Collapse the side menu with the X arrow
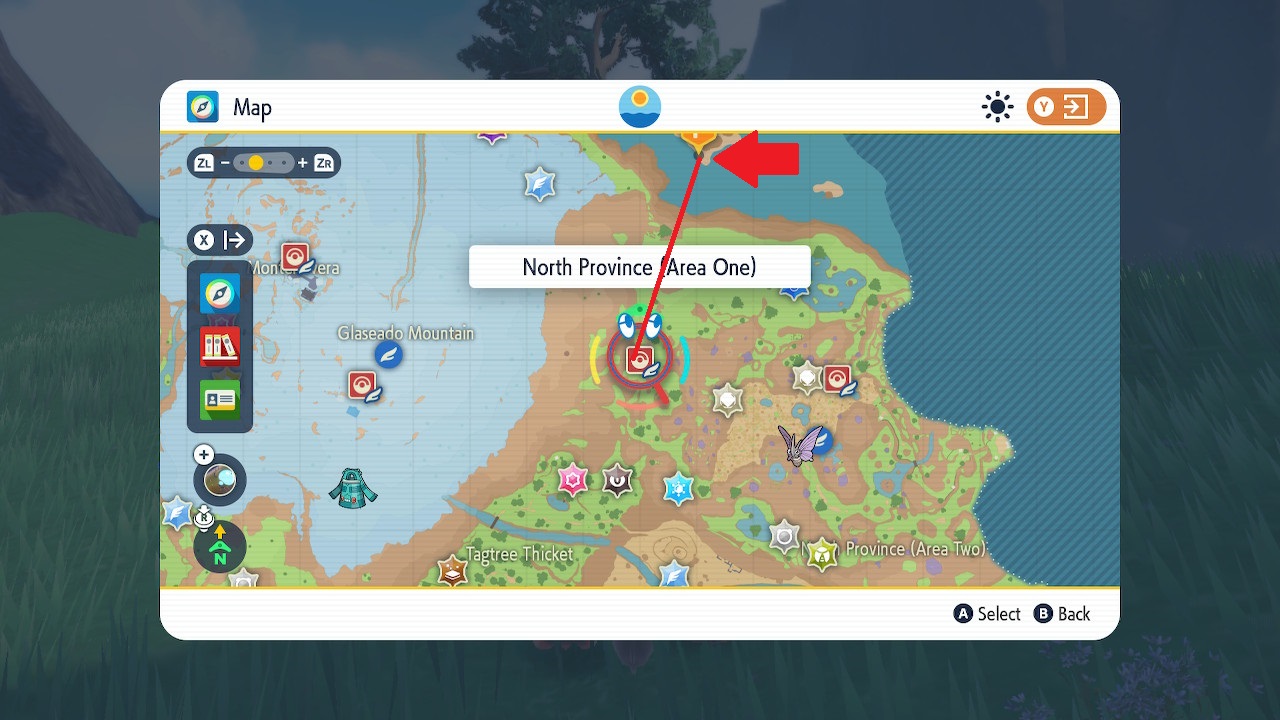The height and width of the screenshot is (720, 1280). point(219,239)
